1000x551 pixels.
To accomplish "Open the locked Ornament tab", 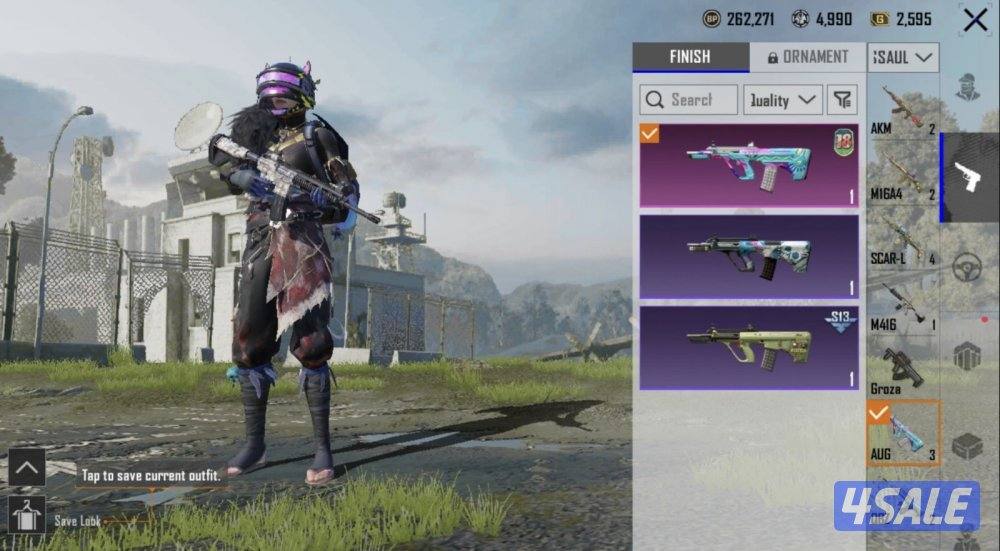I will (807, 57).
